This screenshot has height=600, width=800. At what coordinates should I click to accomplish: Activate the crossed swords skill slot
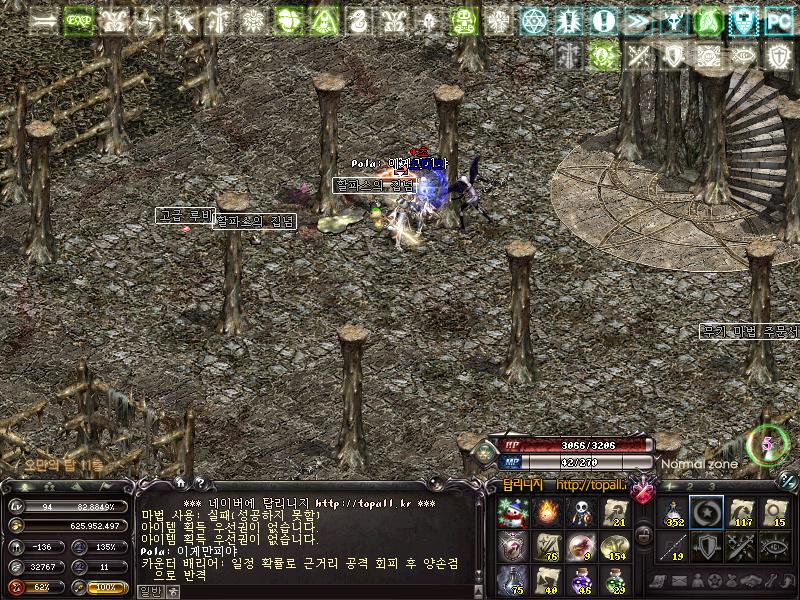[740, 547]
